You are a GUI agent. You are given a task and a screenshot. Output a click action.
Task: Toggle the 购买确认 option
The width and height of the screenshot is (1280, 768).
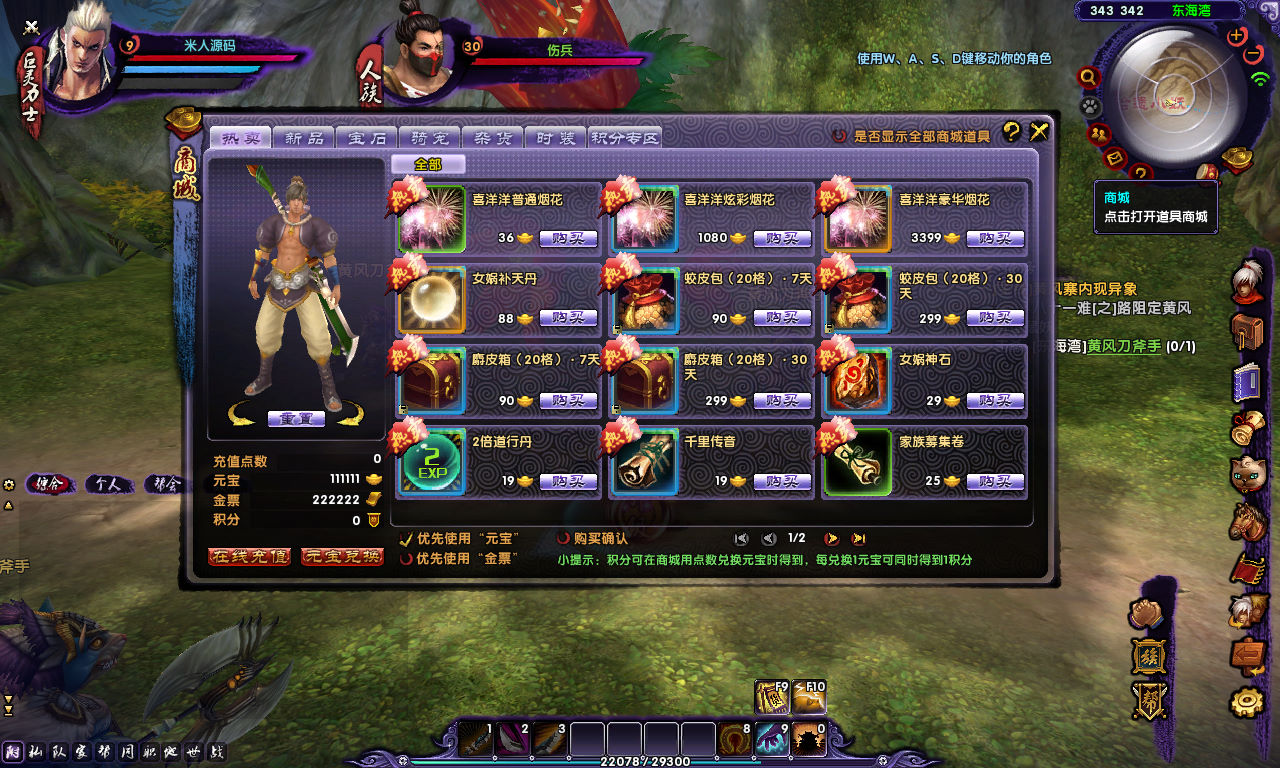(x=564, y=539)
